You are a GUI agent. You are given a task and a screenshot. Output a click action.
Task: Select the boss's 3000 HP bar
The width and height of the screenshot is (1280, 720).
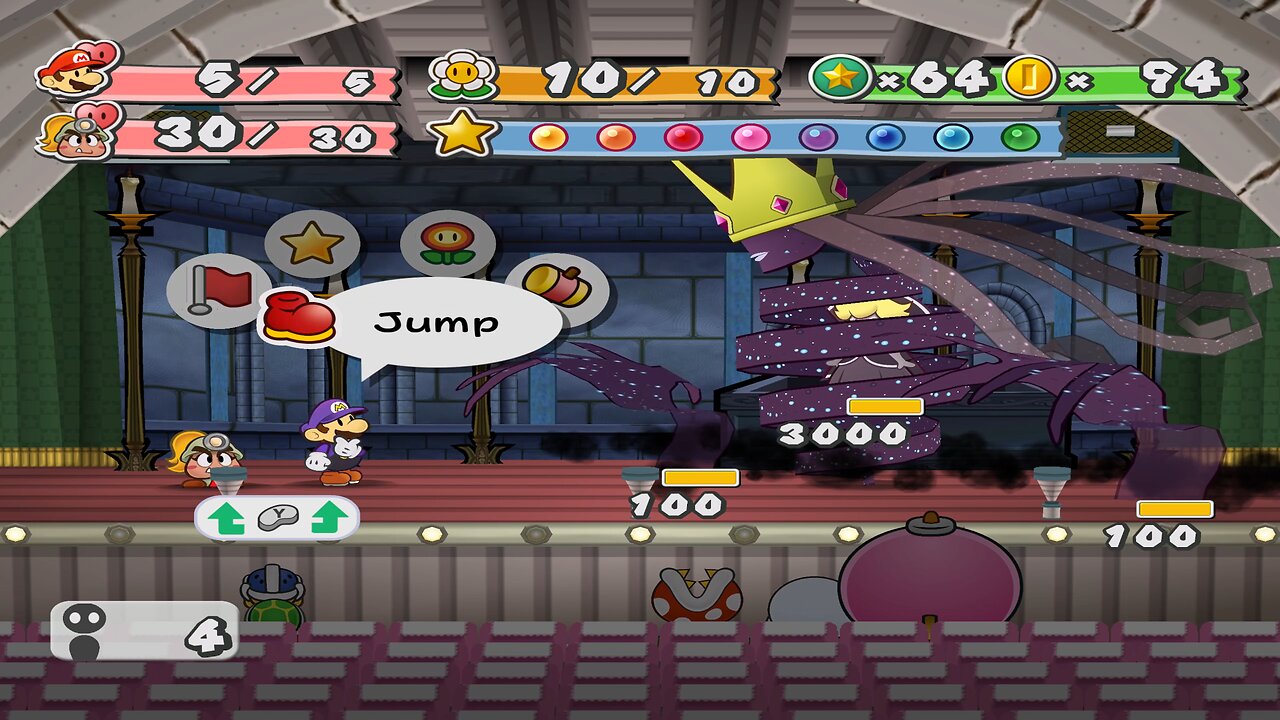[884, 407]
